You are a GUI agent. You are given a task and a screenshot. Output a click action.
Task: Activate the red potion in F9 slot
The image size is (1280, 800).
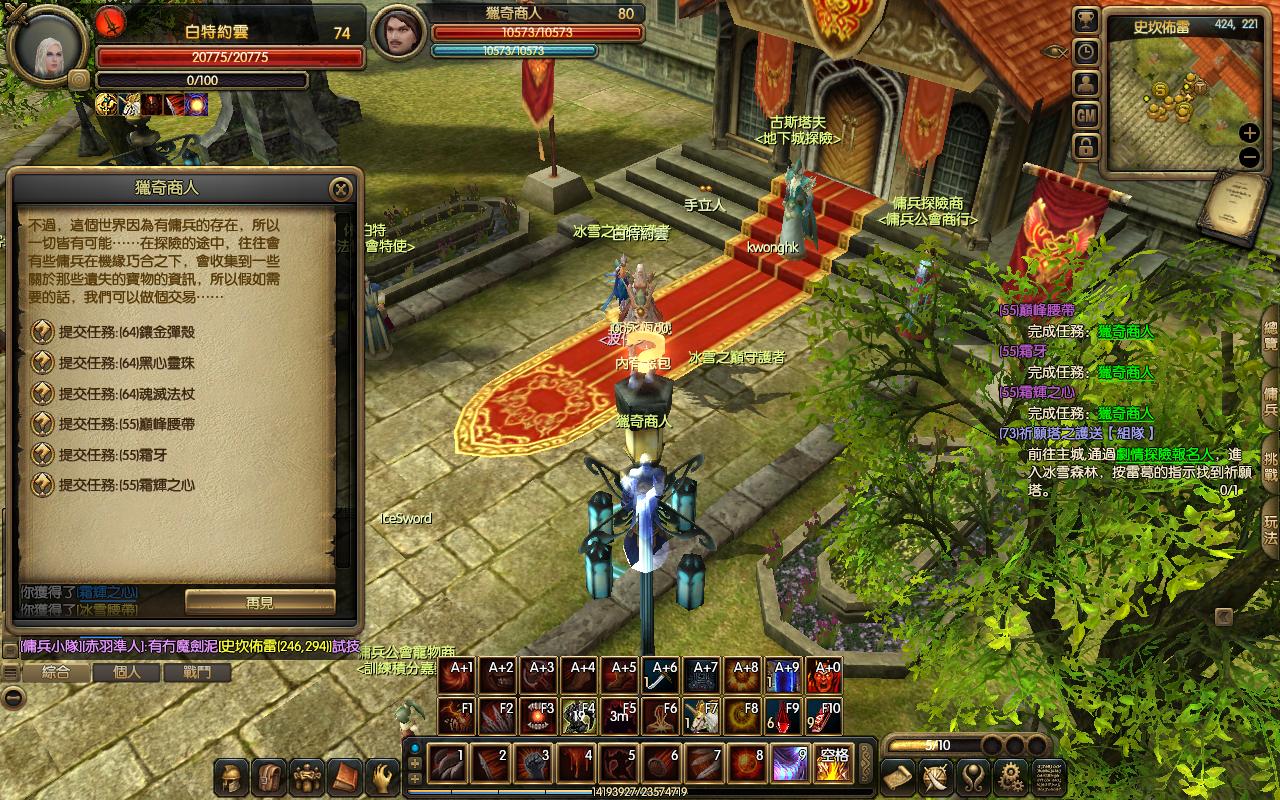click(786, 716)
